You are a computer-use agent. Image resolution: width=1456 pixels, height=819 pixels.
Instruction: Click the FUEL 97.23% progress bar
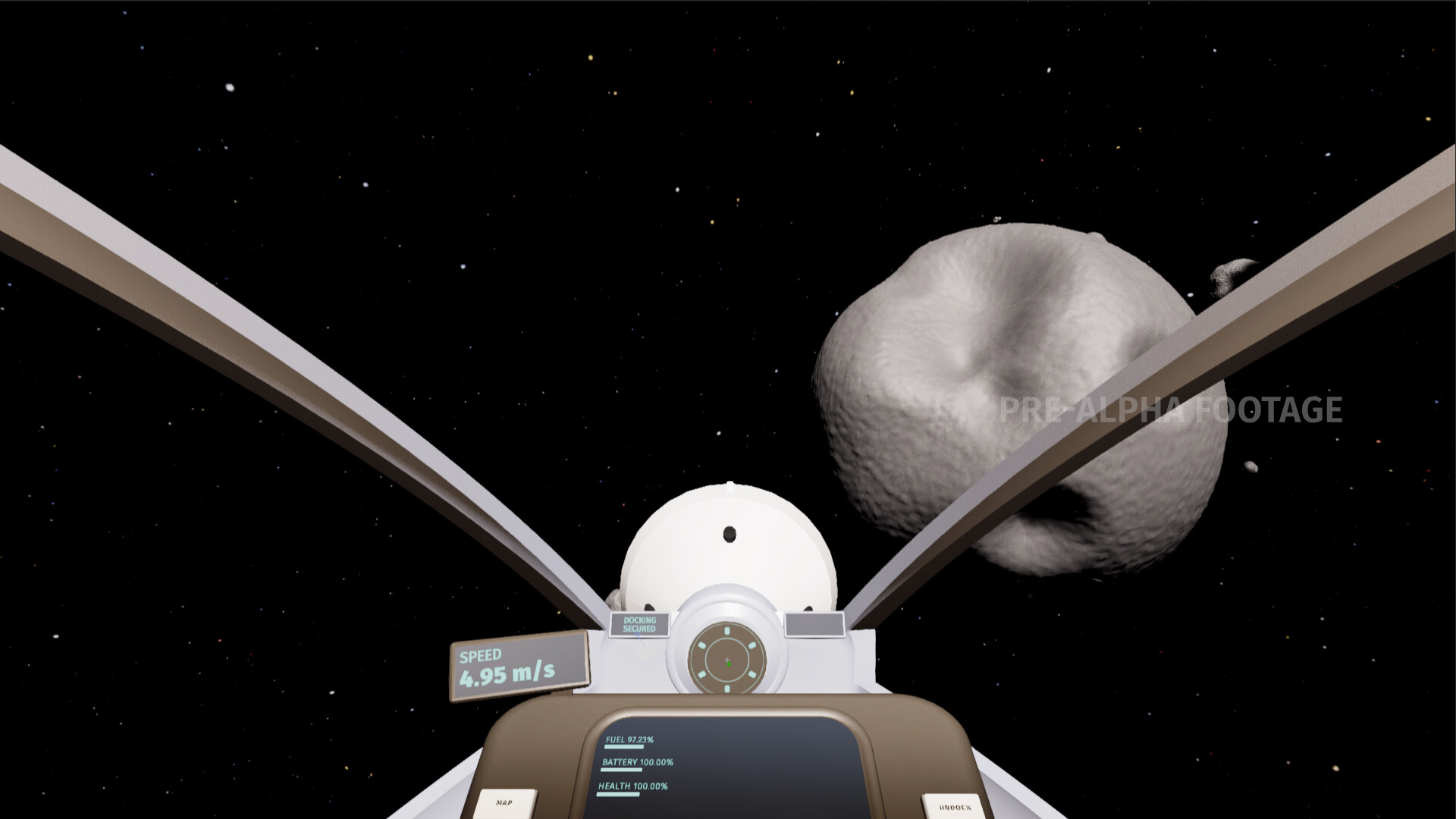(623, 747)
